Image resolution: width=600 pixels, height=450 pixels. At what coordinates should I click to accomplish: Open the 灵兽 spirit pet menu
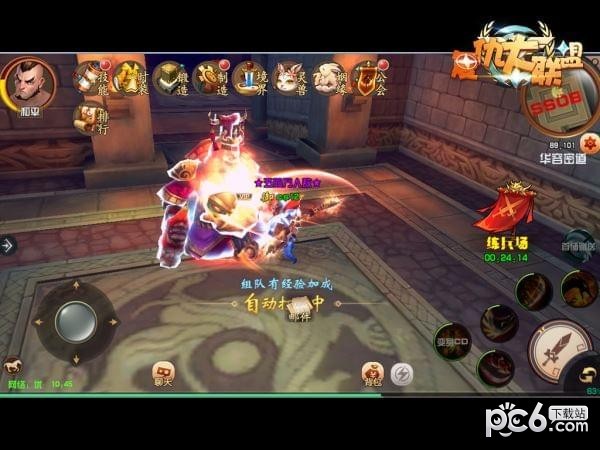290,76
